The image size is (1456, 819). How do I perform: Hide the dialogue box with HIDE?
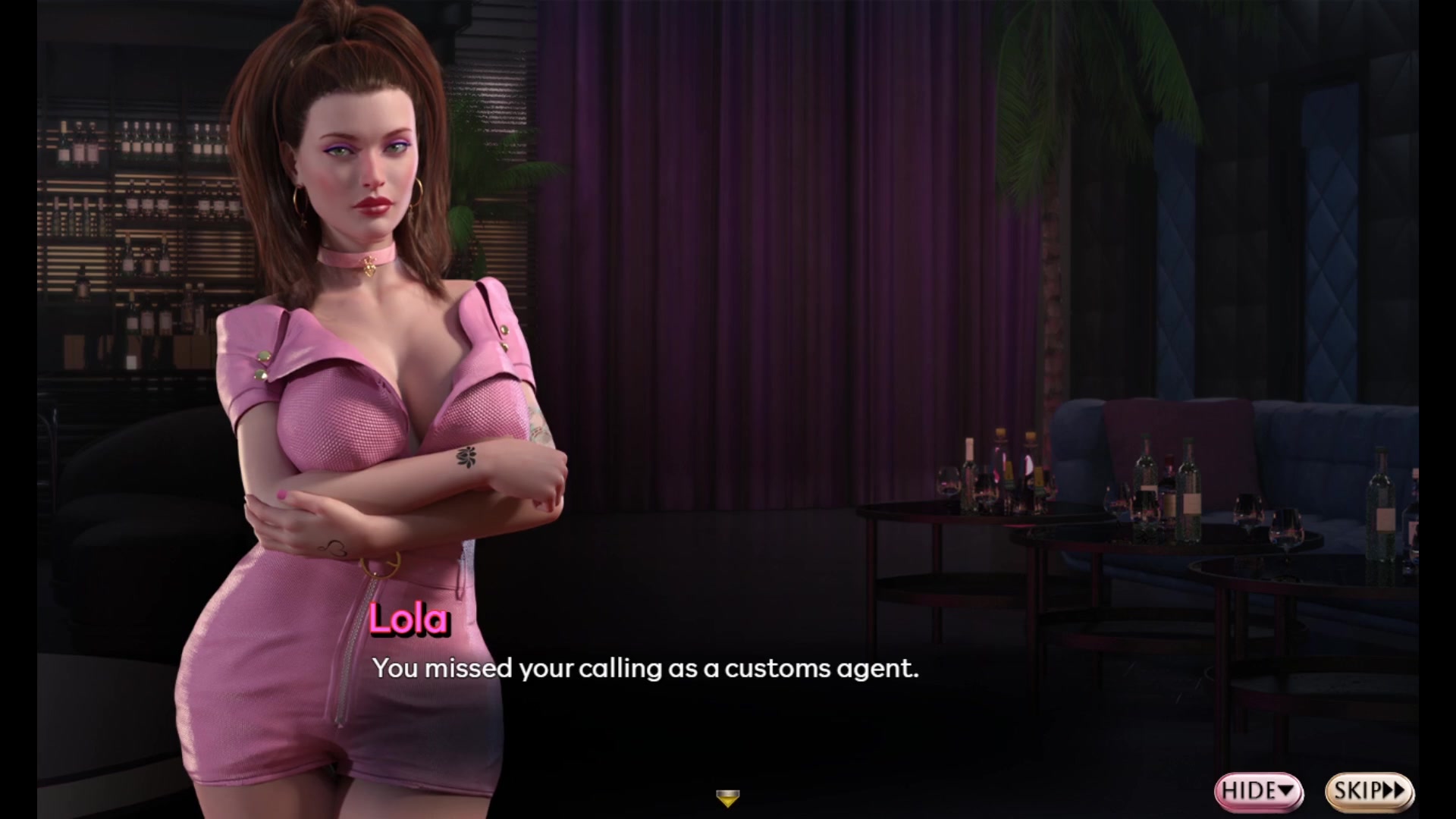1258,791
